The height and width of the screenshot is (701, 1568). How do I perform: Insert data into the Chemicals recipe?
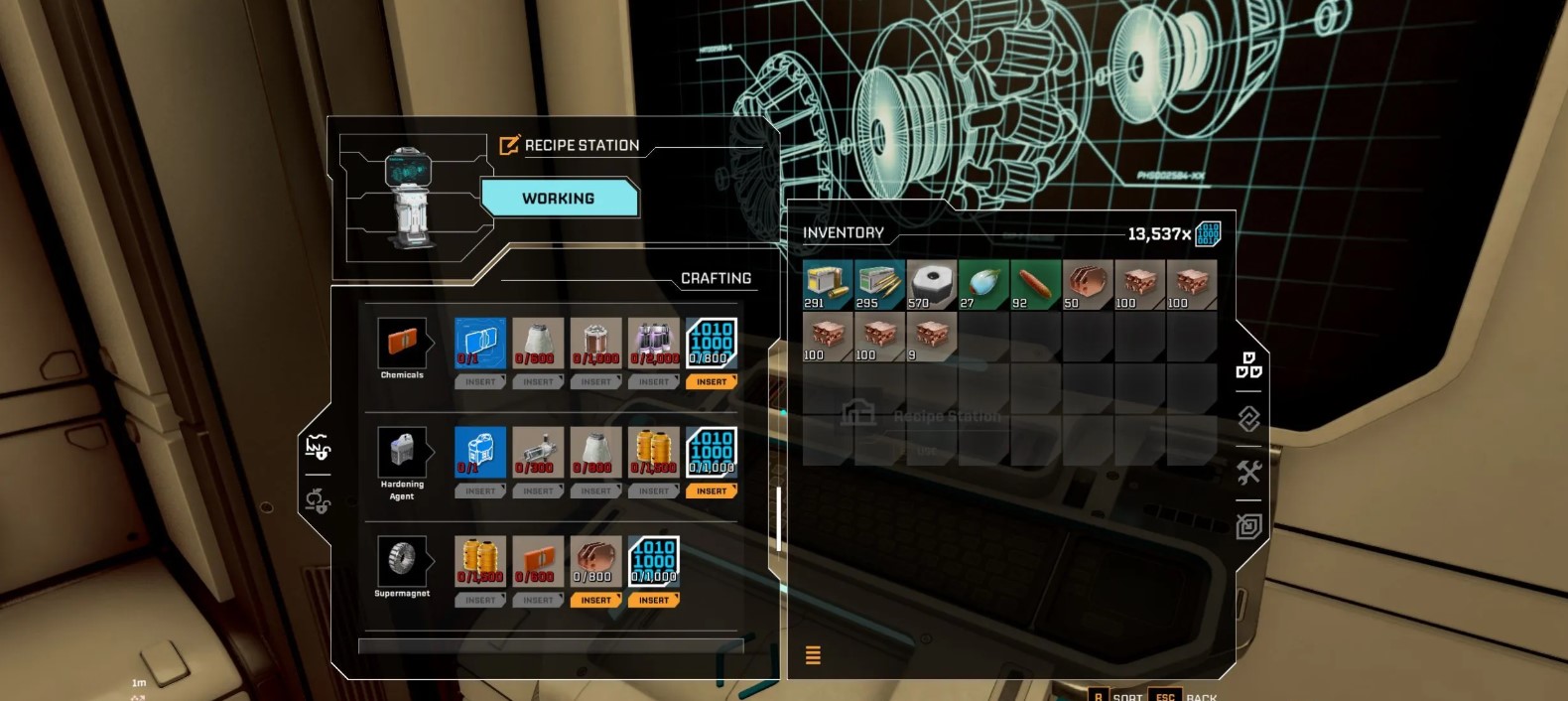pyautogui.click(x=711, y=382)
